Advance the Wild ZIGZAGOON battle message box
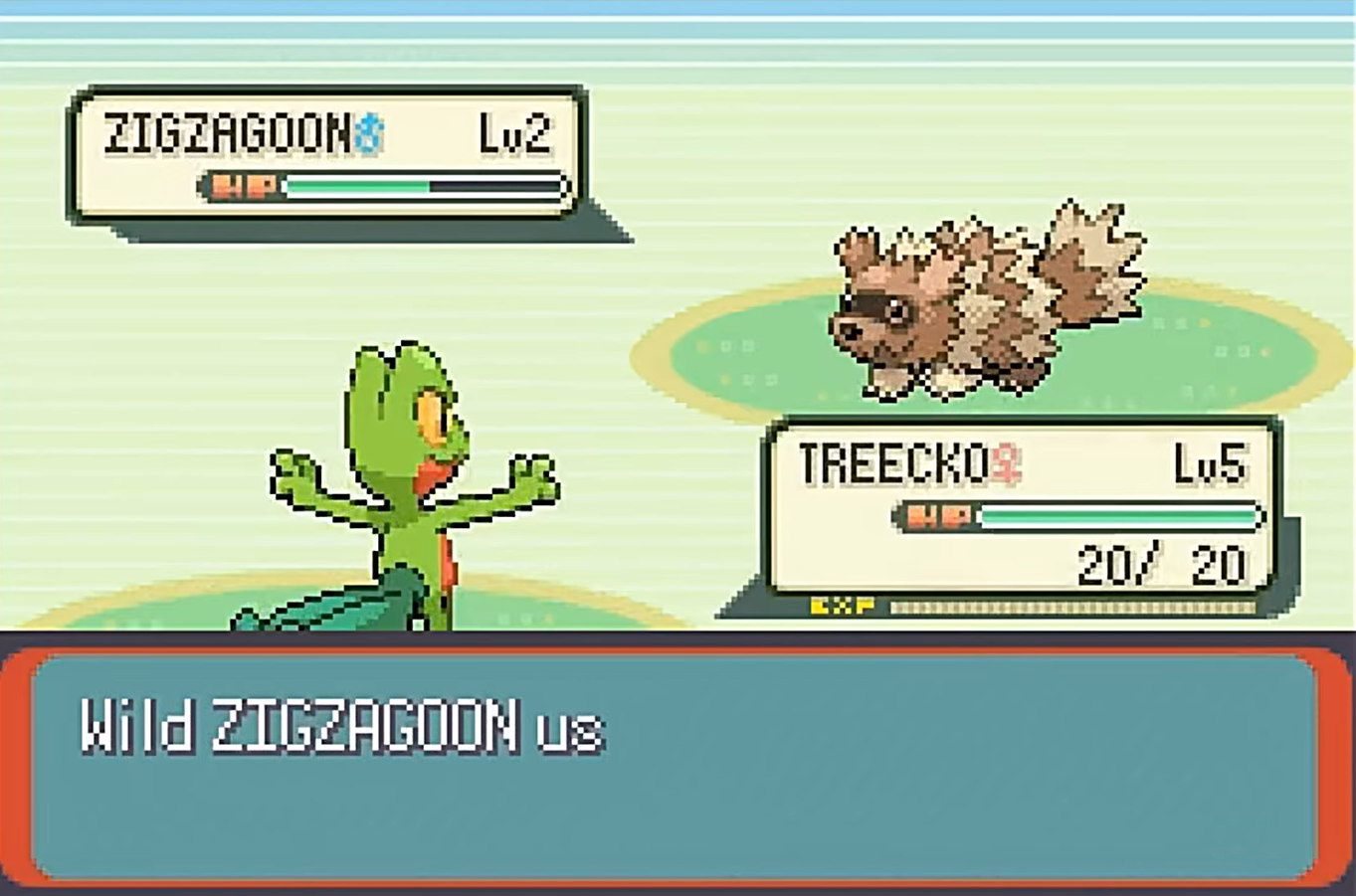This screenshot has width=1356, height=896. point(677,764)
